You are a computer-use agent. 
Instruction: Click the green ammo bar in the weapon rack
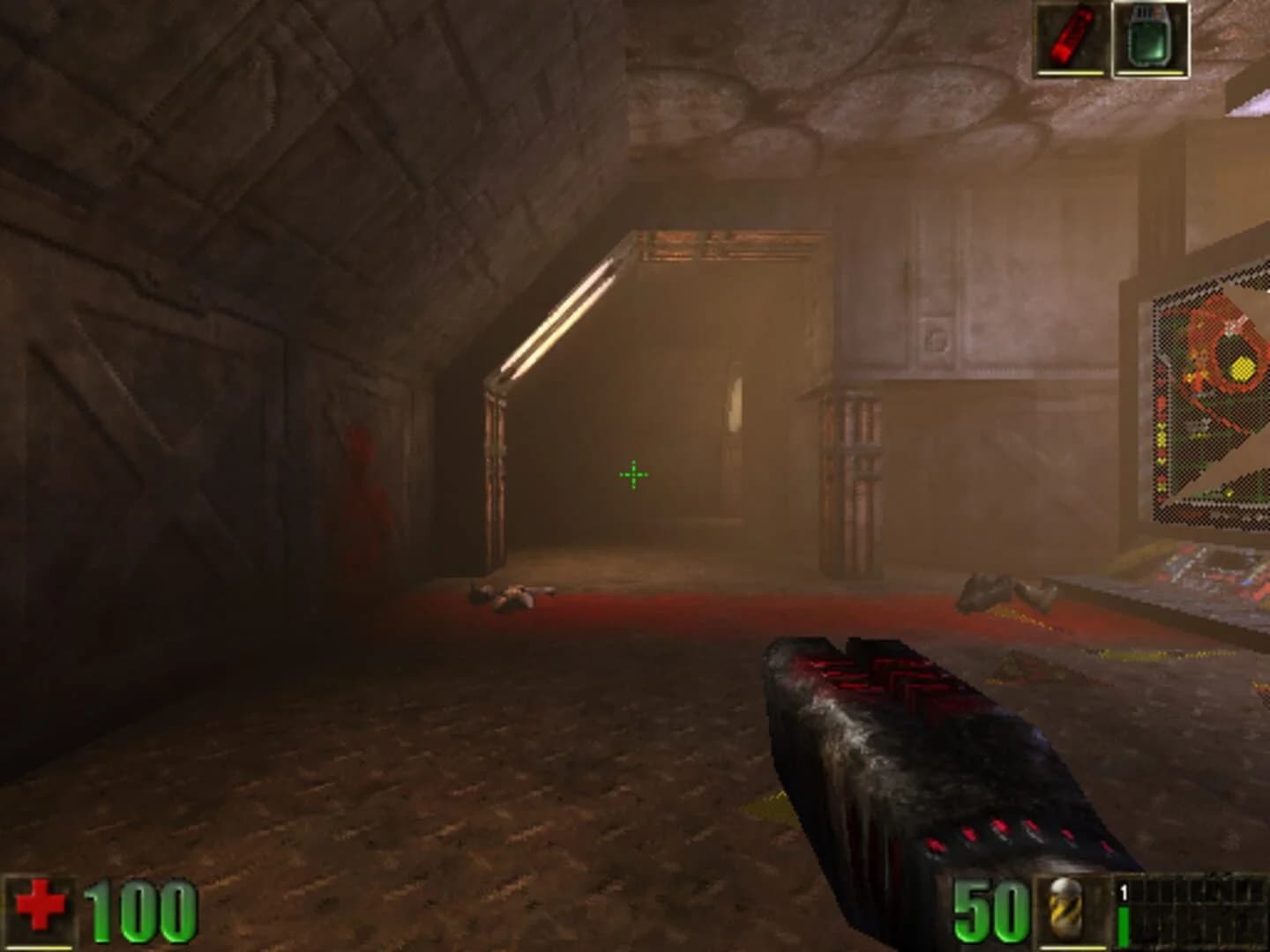1124,926
